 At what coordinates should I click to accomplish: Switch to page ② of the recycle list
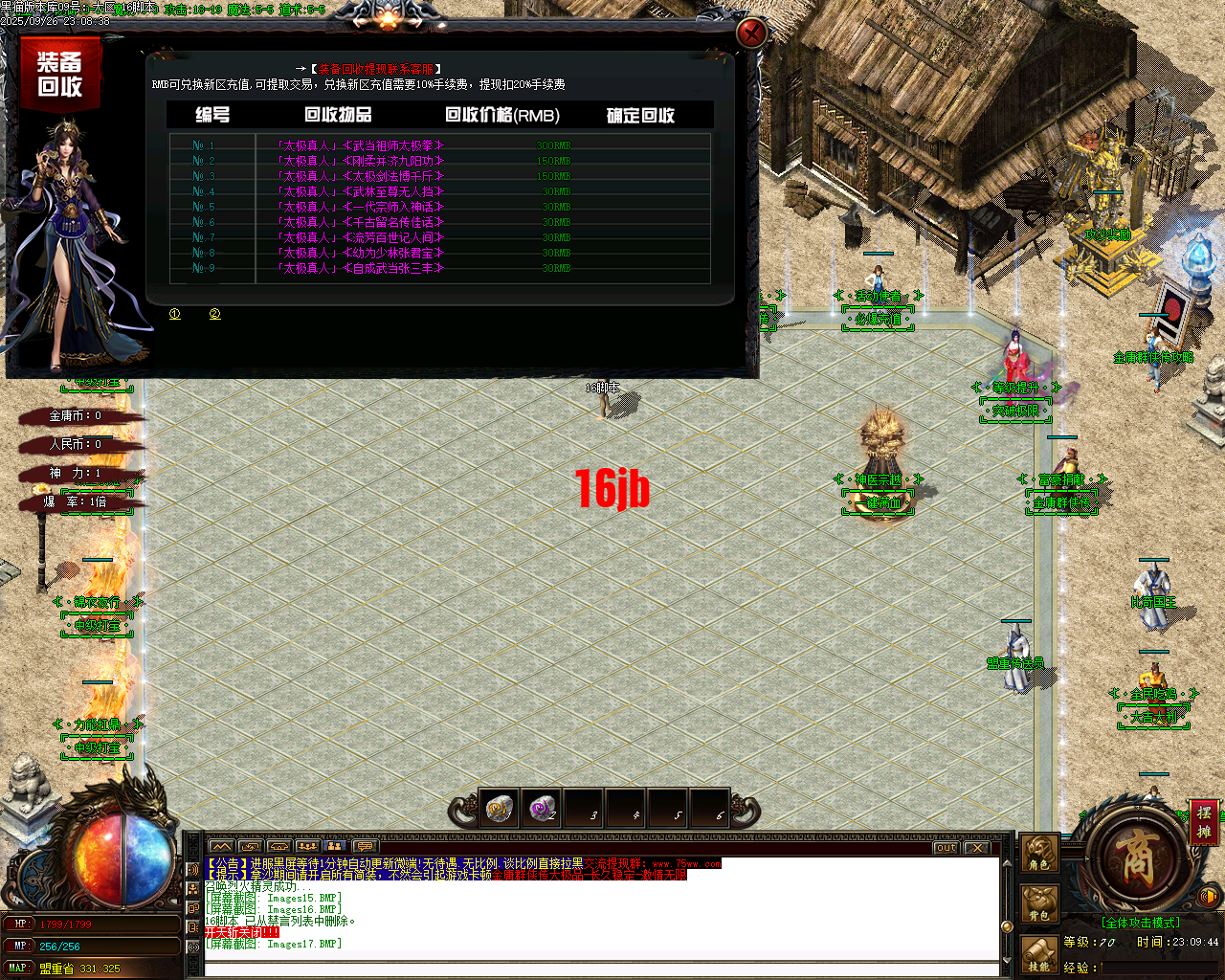click(214, 313)
